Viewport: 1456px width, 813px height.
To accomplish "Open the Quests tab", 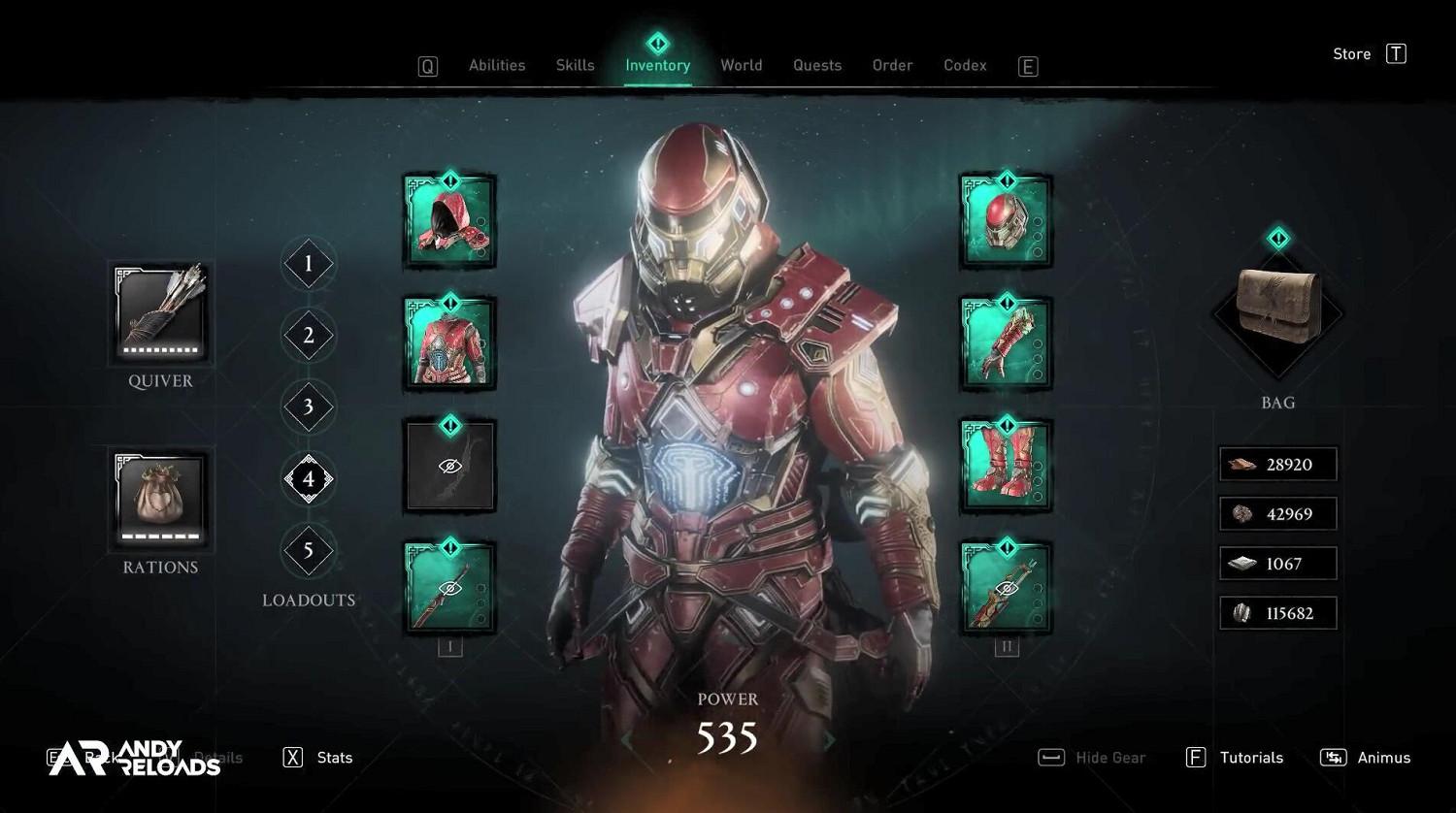I will [x=816, y=65].
